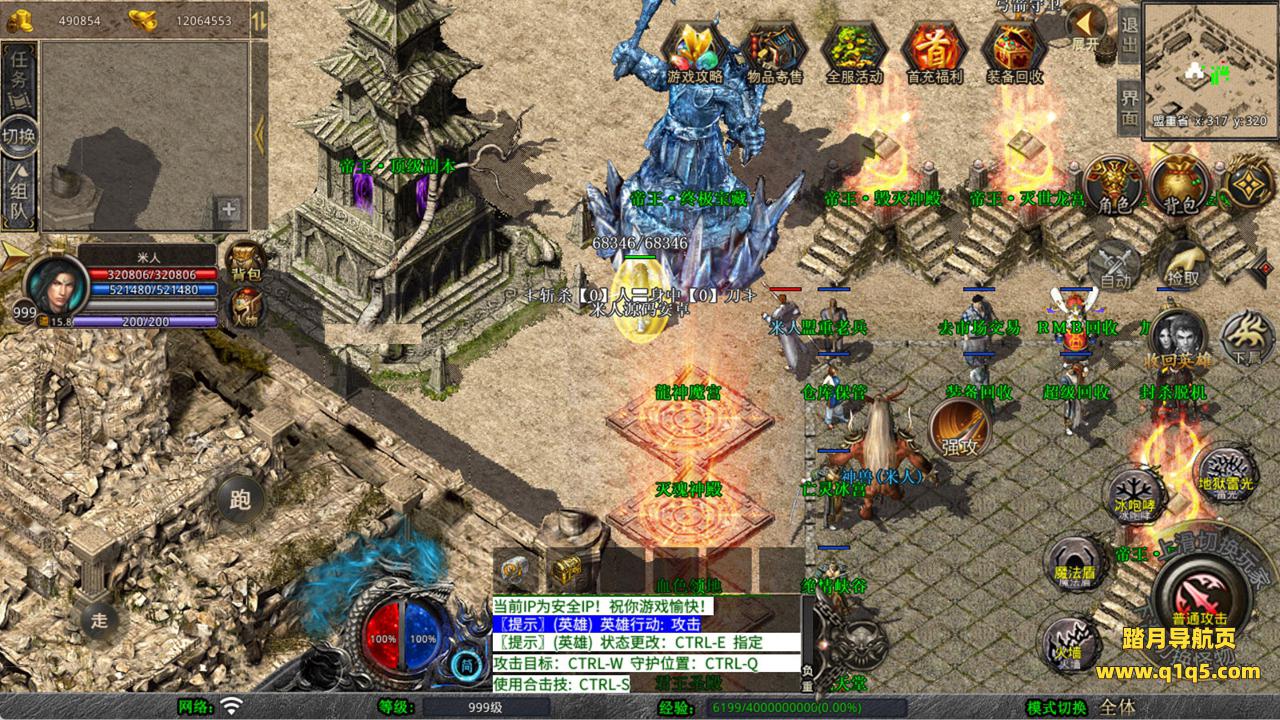Open the 背包 bag beside 角色 button
Screen dimensions: 1280x720
tap(1179, 185)
